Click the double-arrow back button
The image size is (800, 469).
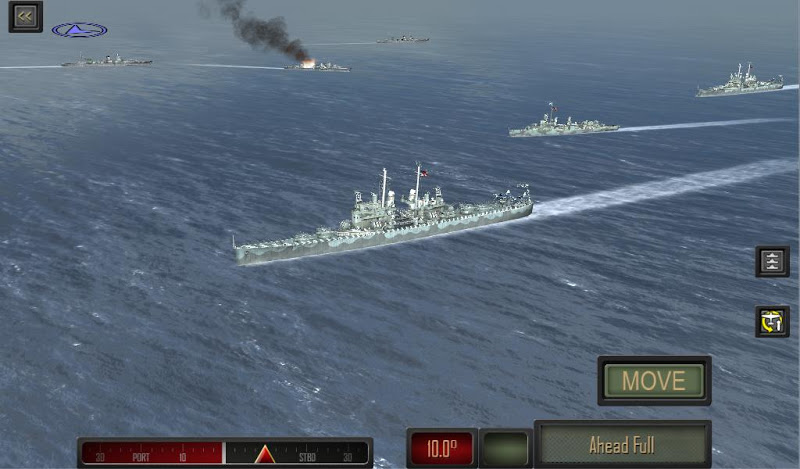[x=25, y=16]
